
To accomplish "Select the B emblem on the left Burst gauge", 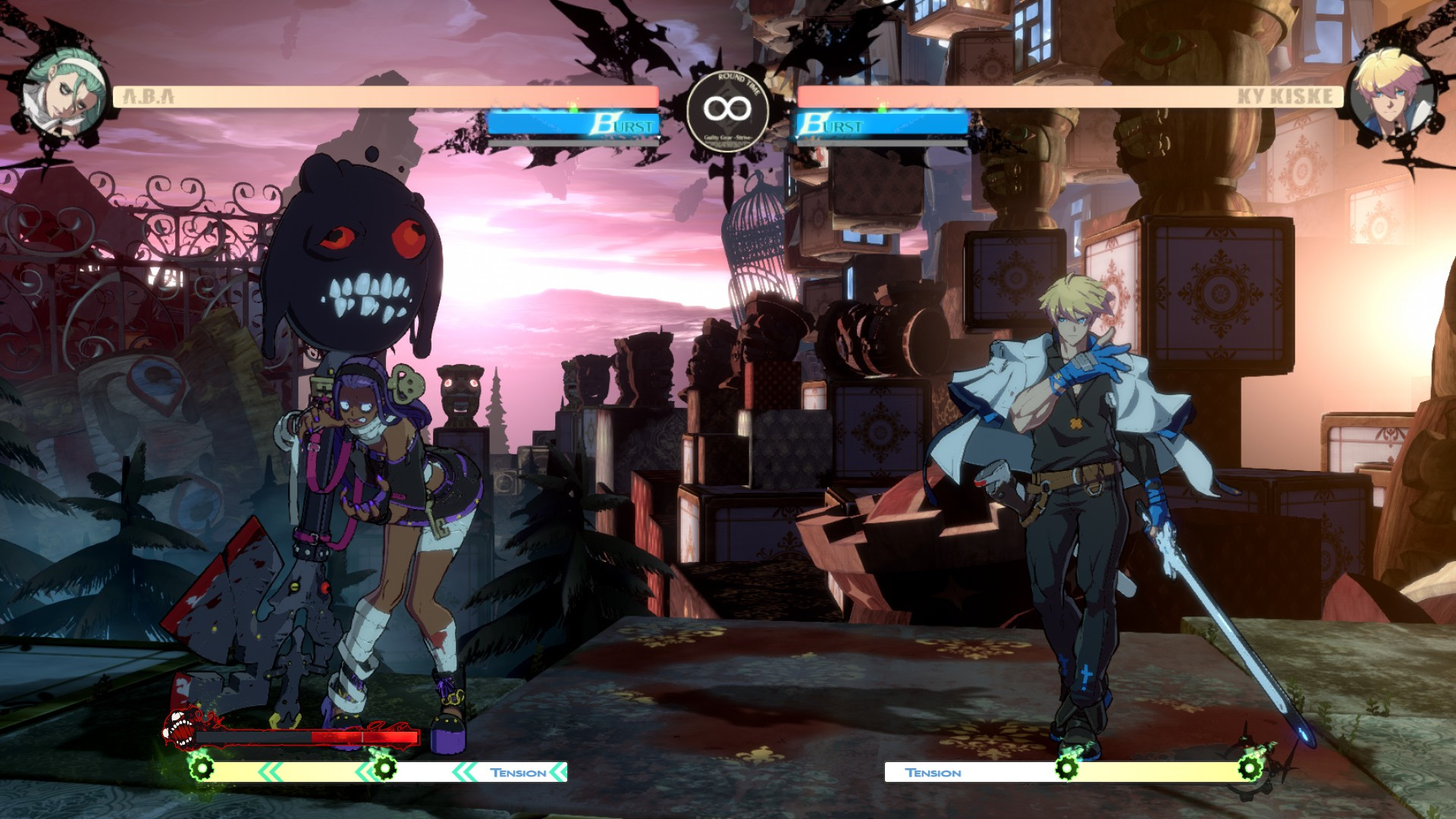I will [603, 124].
